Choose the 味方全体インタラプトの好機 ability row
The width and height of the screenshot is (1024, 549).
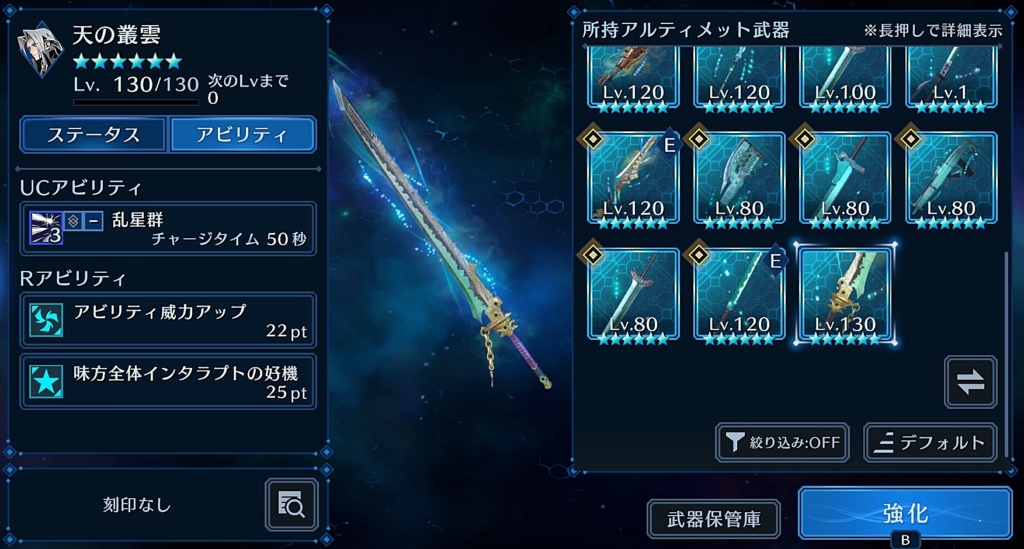[168, 381]
